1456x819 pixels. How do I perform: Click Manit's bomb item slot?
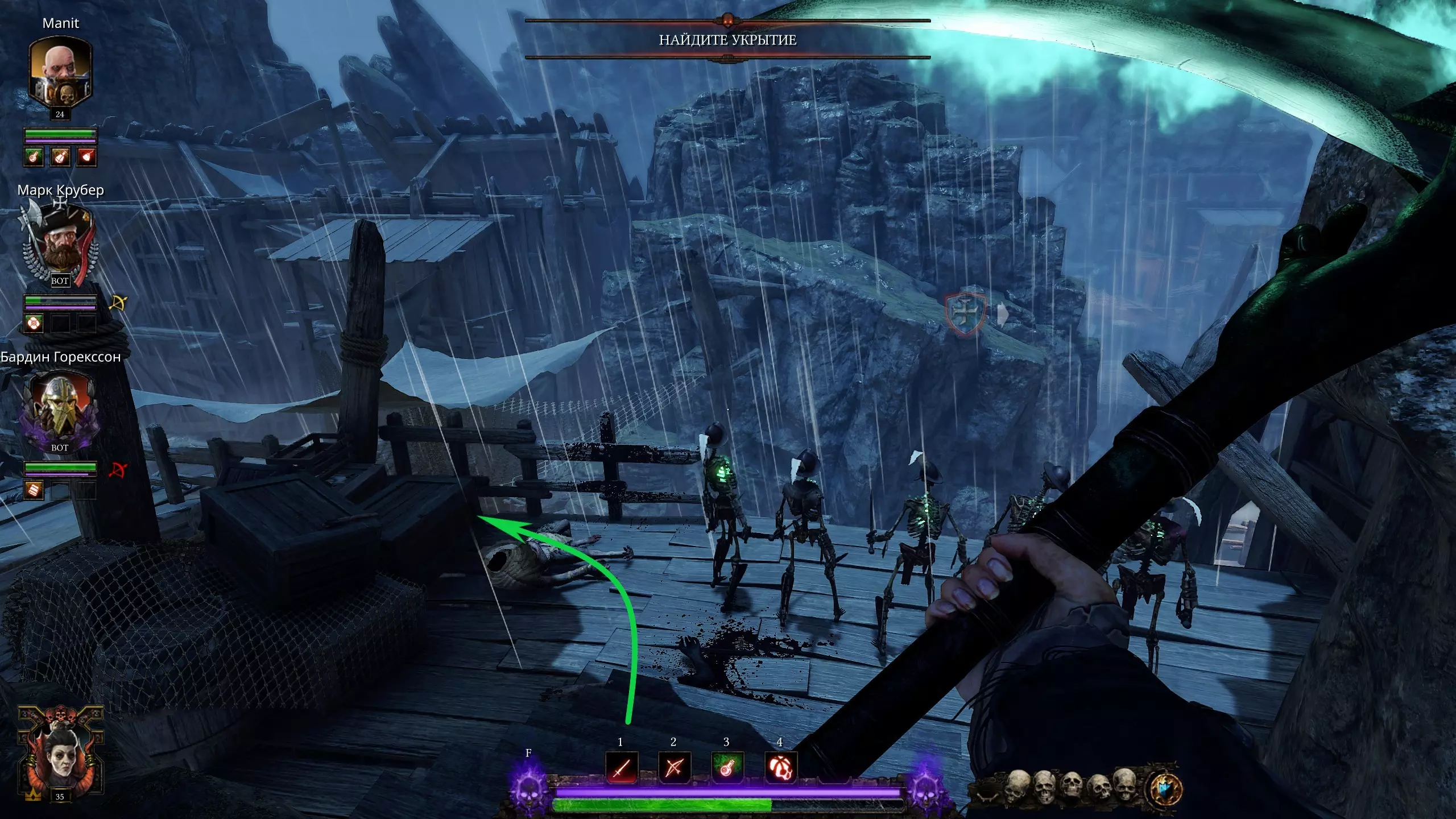point(86,156)
